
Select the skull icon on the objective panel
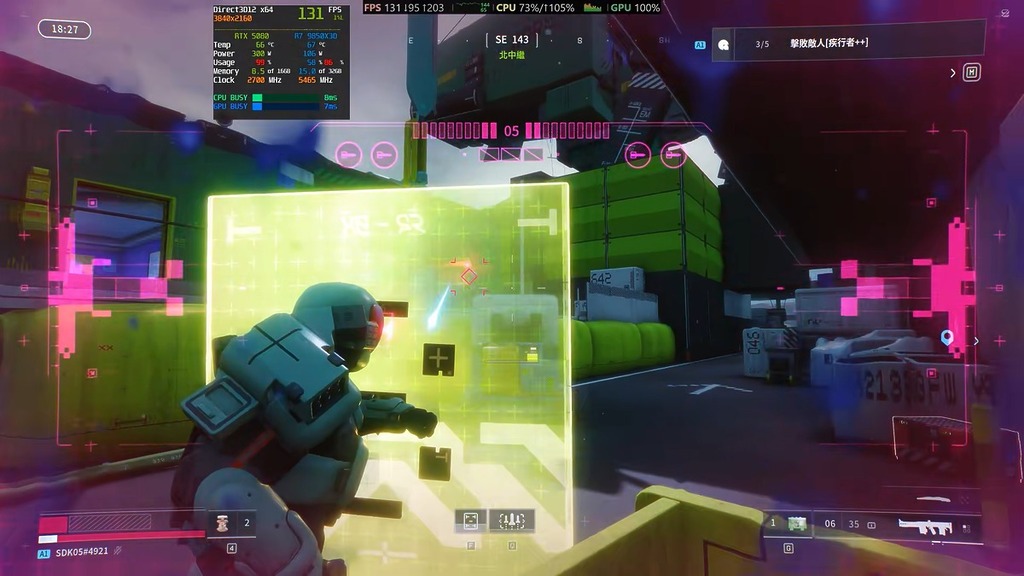[724, 44]
